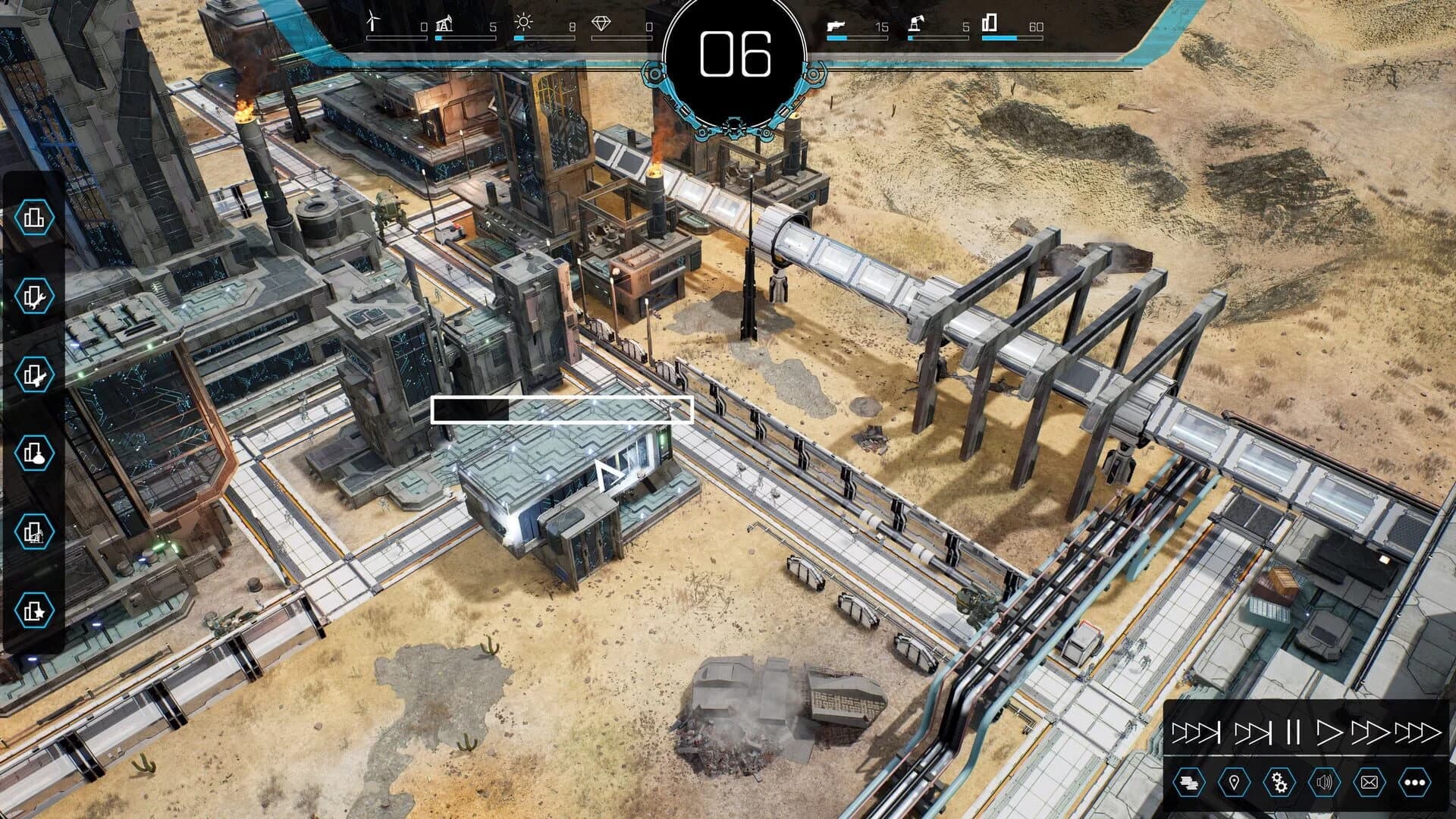
Task: Enable maximum game speed
Action: pos(1417,733)
